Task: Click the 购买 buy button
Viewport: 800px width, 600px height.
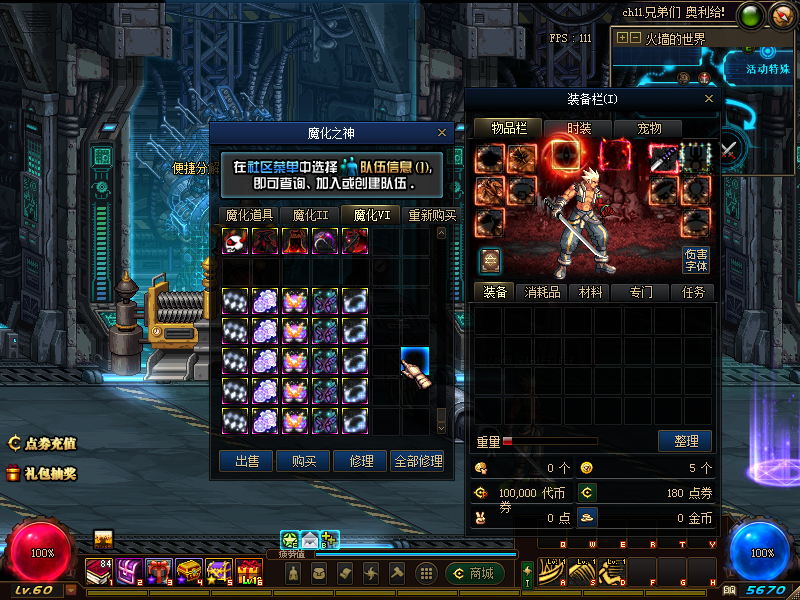Action: tap(304, 461)
